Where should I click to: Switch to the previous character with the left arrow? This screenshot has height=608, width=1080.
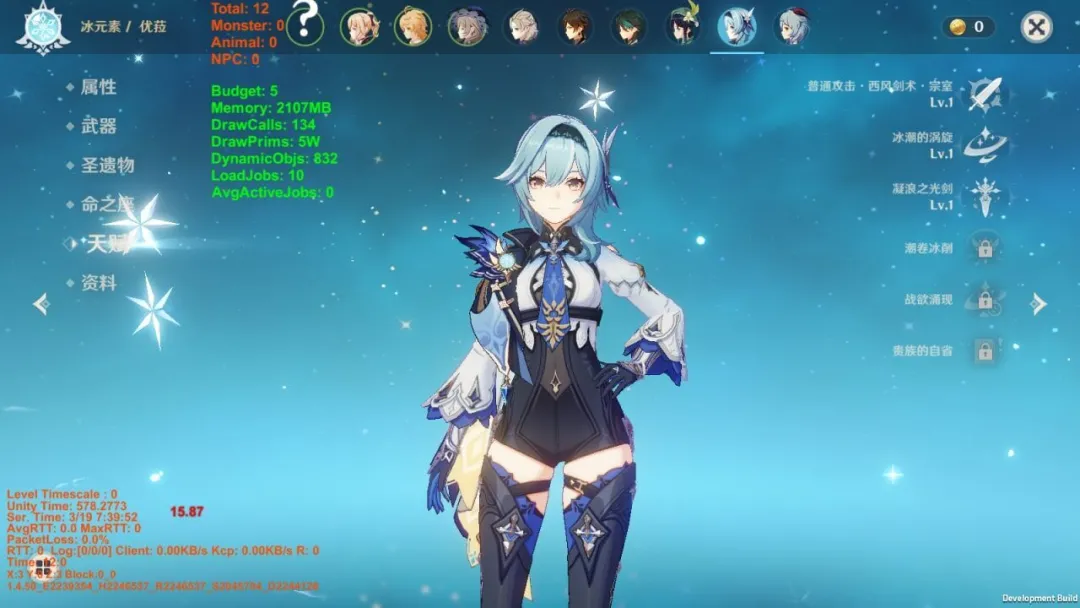(x=40, y=303)
